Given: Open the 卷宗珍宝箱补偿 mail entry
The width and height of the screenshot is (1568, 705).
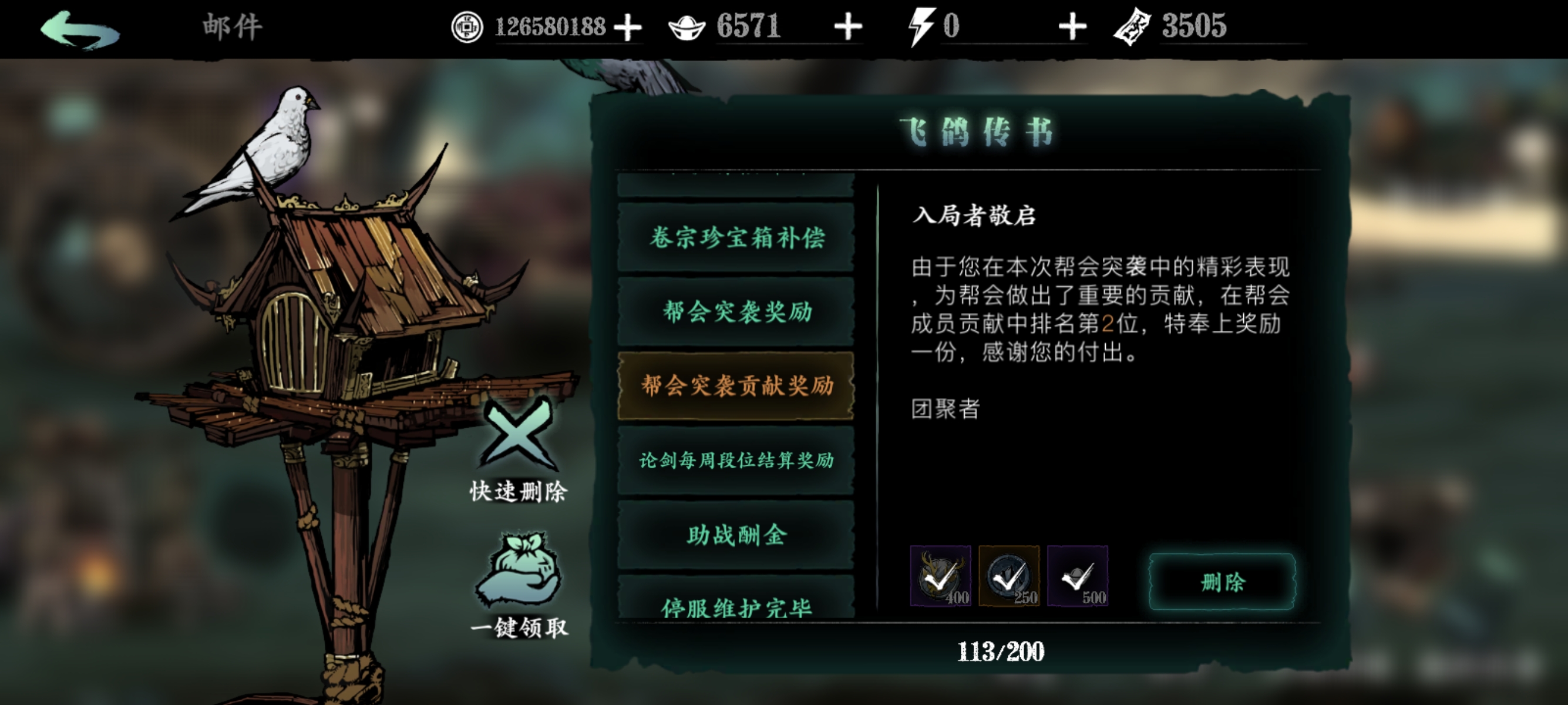Looking at the screenshot, I should tap(735, 238).
